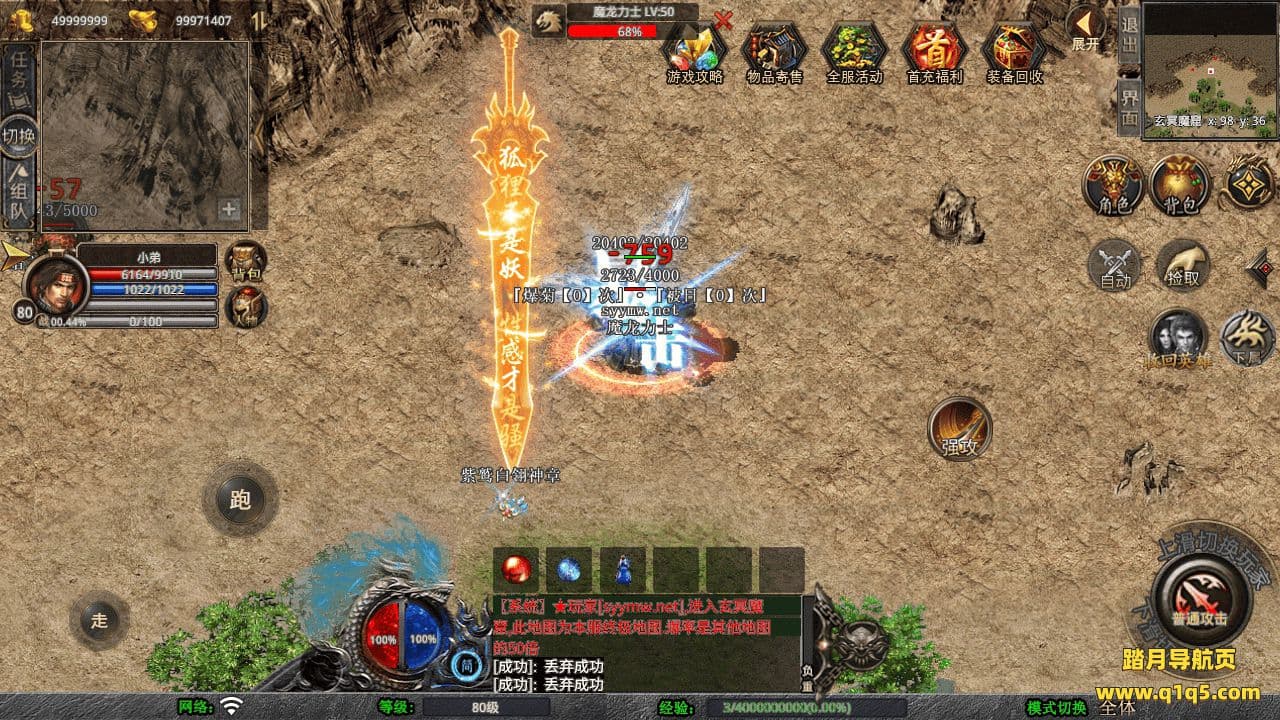
Task: Open the 背包 bag on the right
Action: (x=1179, y=185)
